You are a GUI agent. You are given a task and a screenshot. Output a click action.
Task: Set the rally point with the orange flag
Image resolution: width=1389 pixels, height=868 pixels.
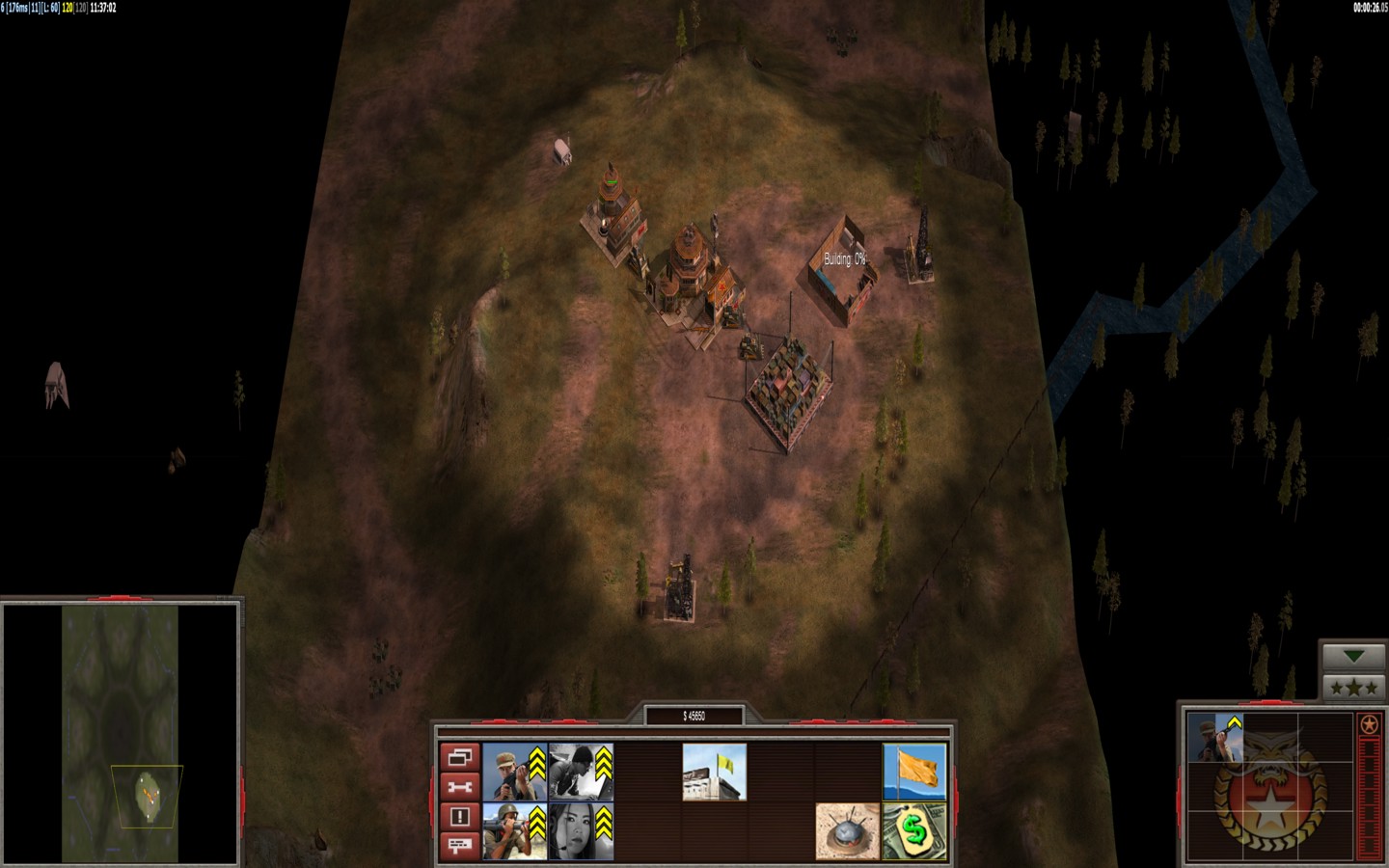click(914, 772)
